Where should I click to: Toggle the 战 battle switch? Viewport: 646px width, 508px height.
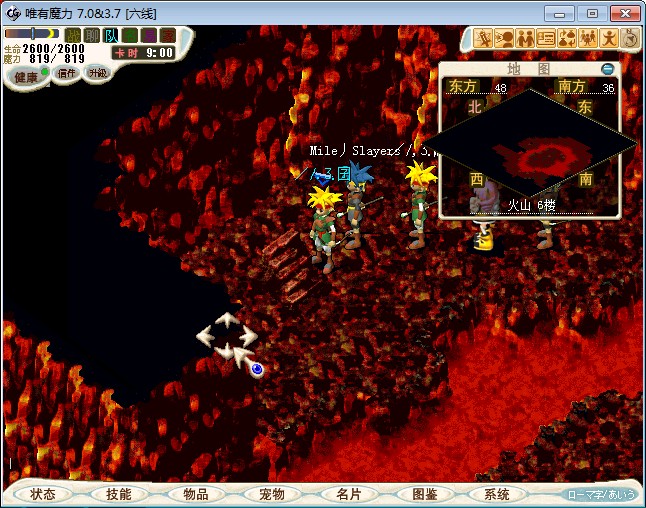[x=75, y=35]
